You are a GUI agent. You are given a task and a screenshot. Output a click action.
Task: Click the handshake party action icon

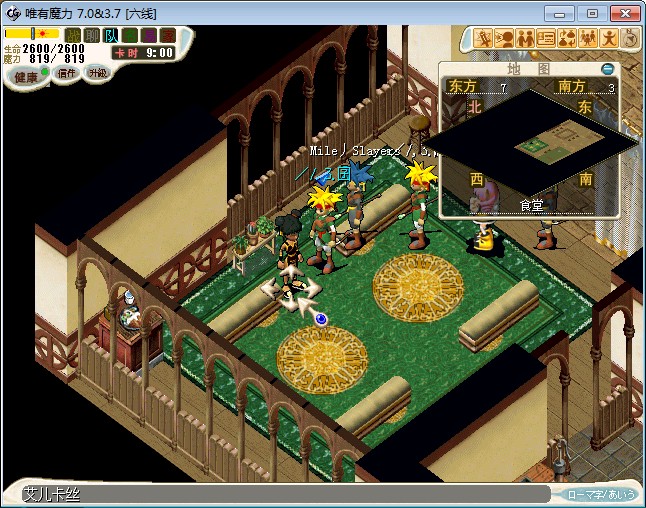pos(525,39)
